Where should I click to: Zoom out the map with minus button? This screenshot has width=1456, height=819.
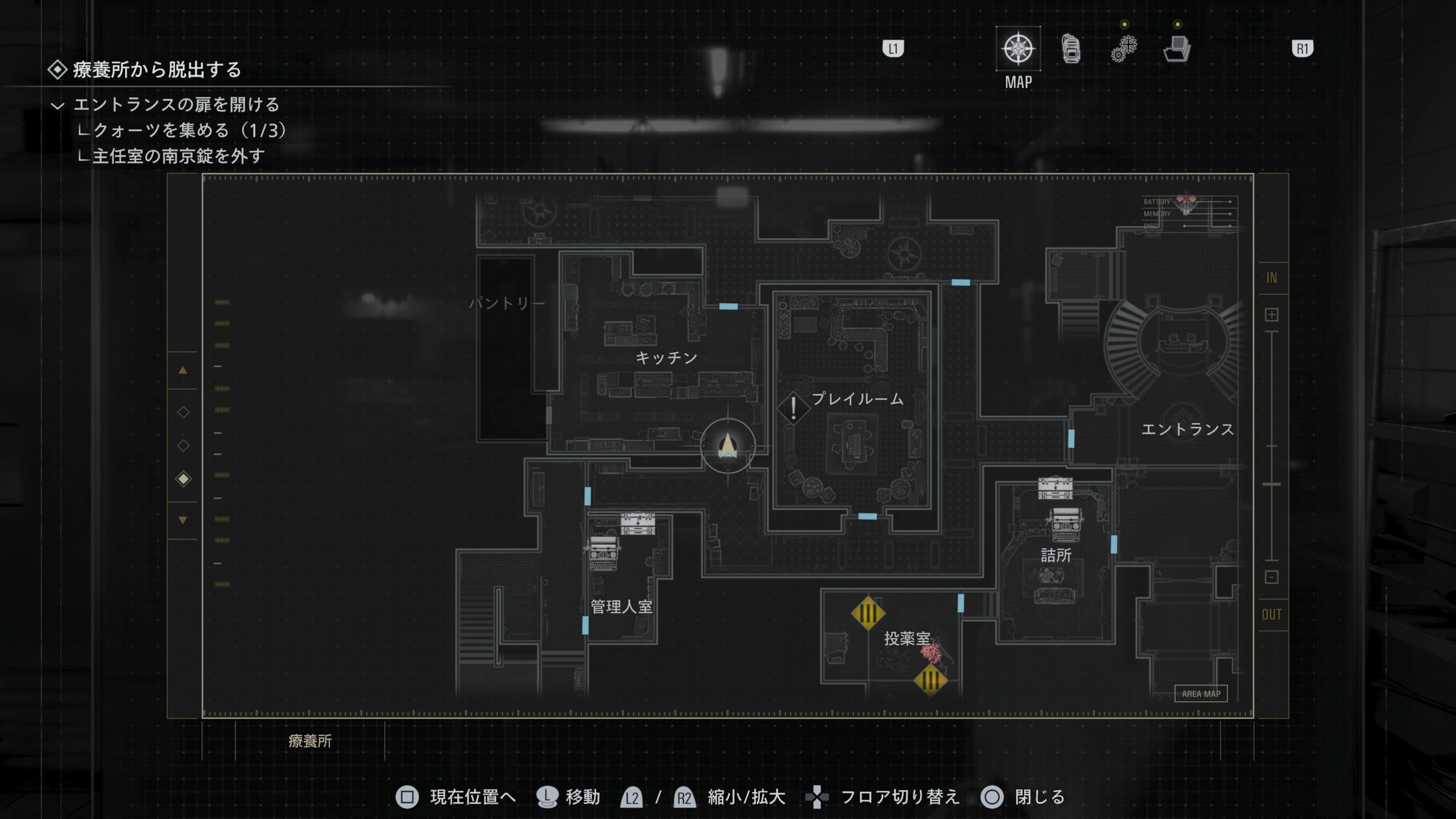tap(1272, 577)
